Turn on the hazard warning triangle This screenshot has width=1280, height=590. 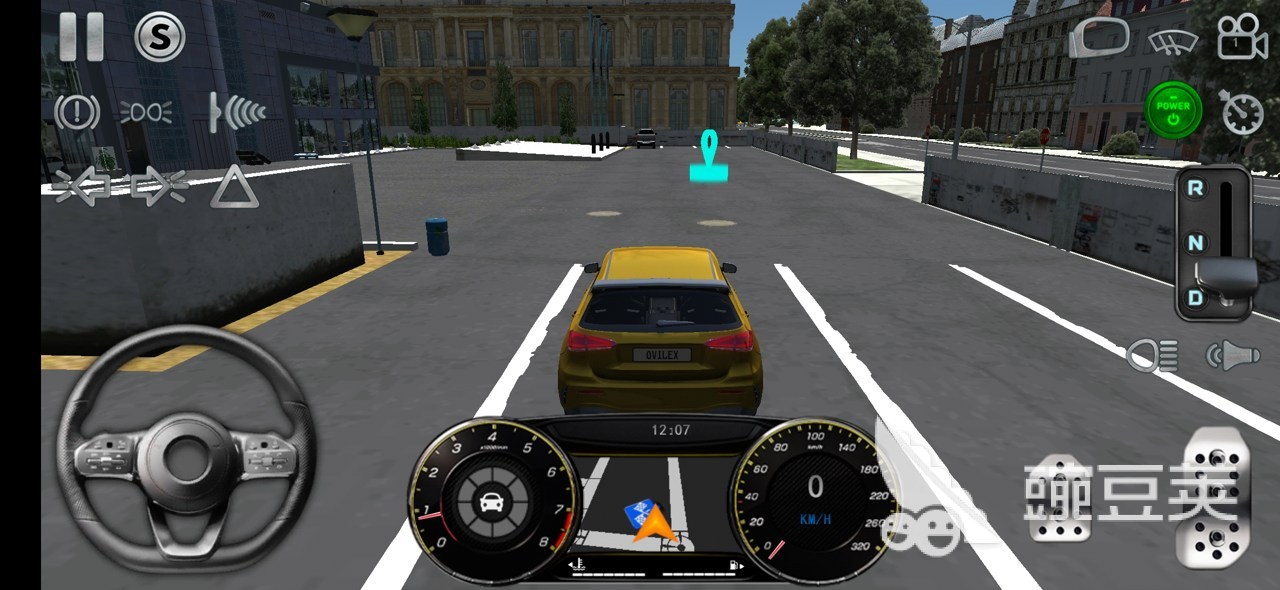[x=234, y=187]
